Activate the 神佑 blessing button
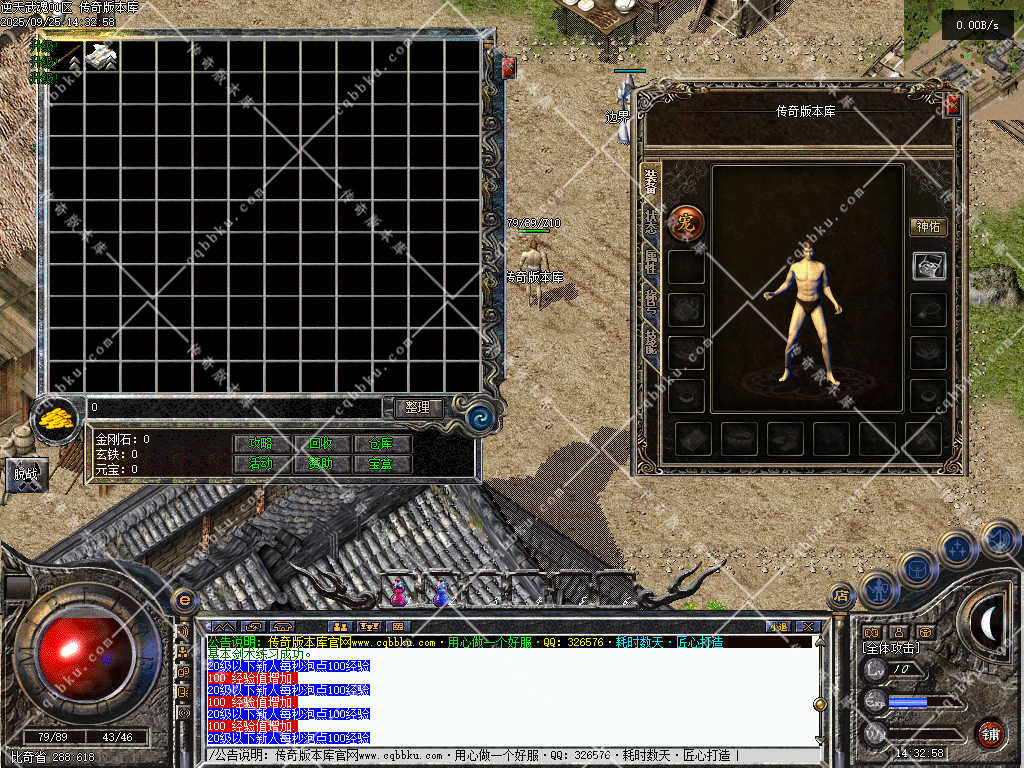1024x768 pixels. point(927,227)
